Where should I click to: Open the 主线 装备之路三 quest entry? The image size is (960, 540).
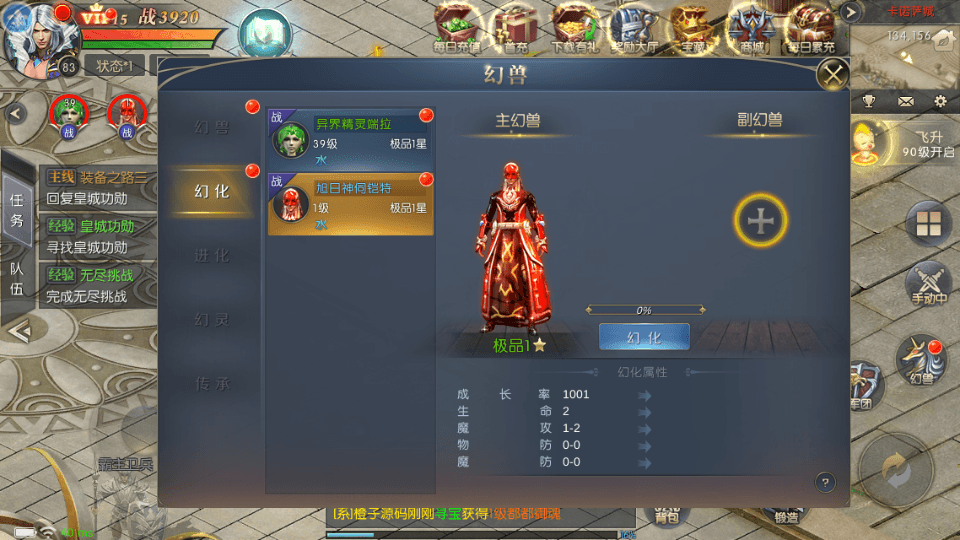point(98,187)
